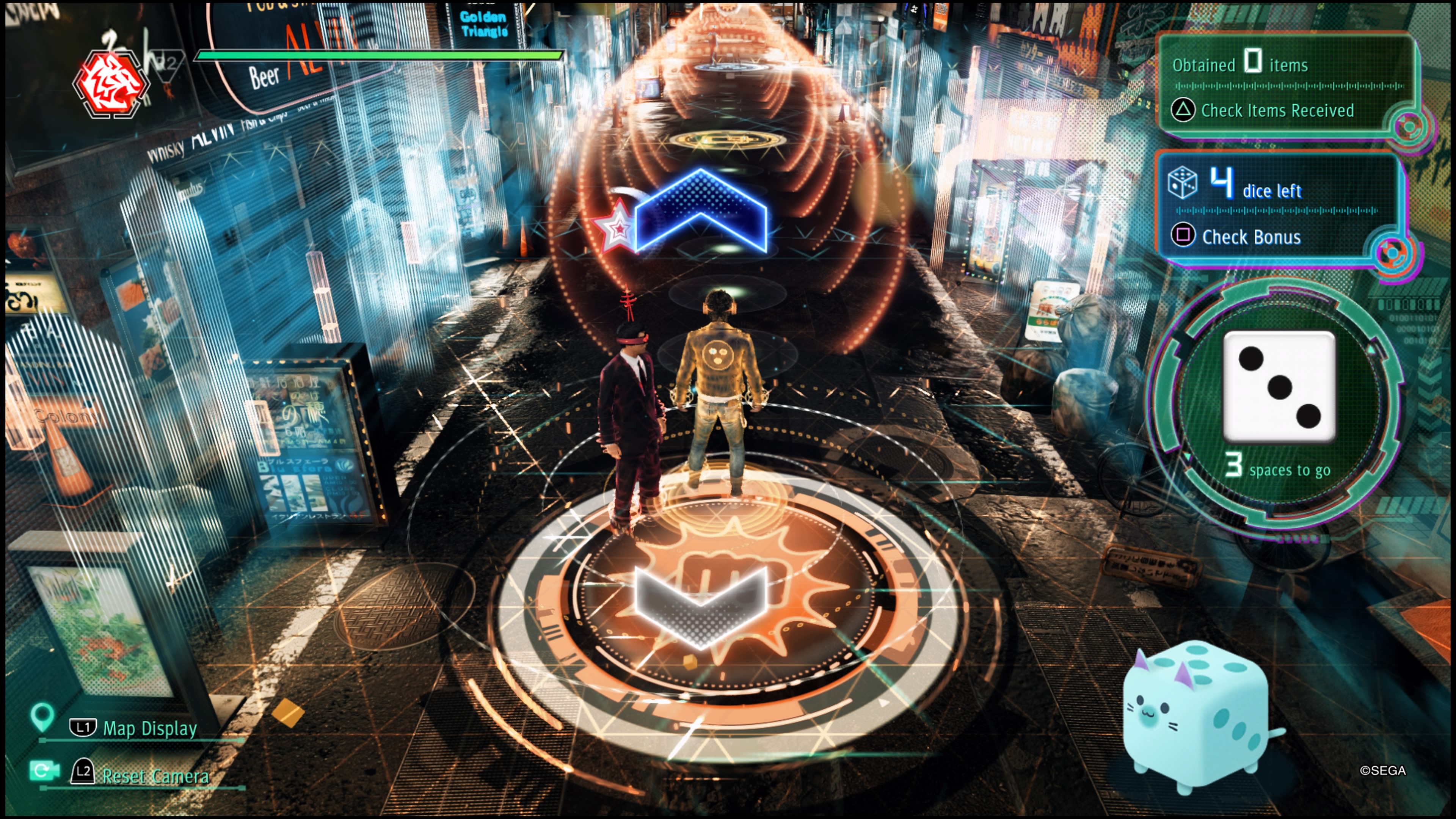
Task: Open the Check Bonus panel
Action: click(x=1250, y=237)
